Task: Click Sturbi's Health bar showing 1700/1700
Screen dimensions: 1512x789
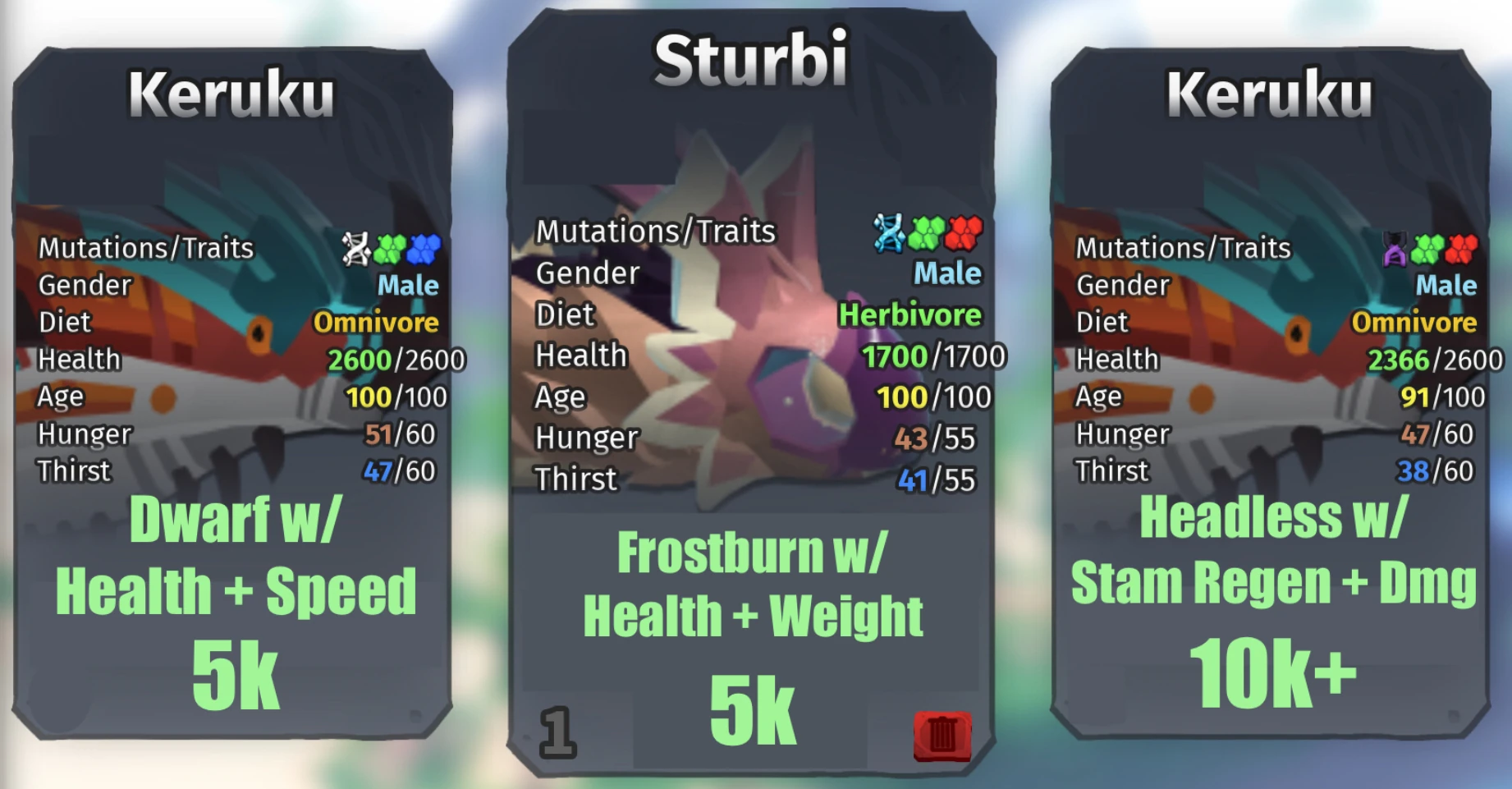Action: [x=928, y=356]
